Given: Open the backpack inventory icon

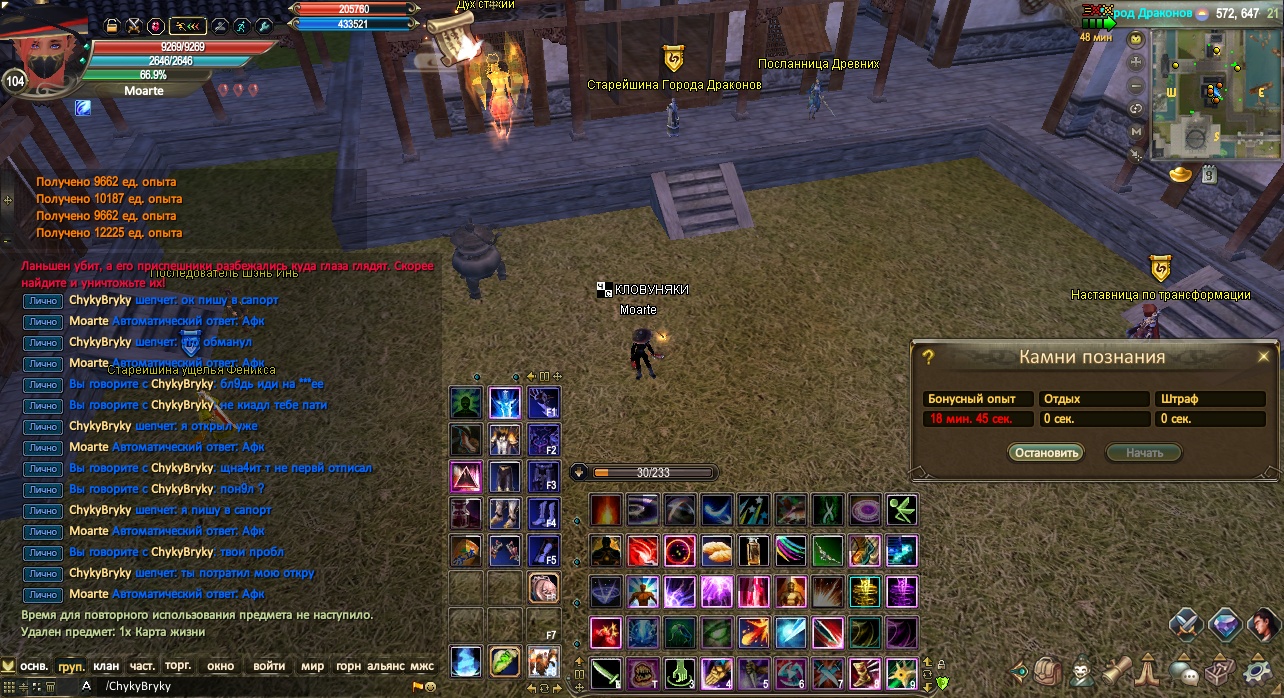Looking at the screenshot, I should pos(1047,669).
